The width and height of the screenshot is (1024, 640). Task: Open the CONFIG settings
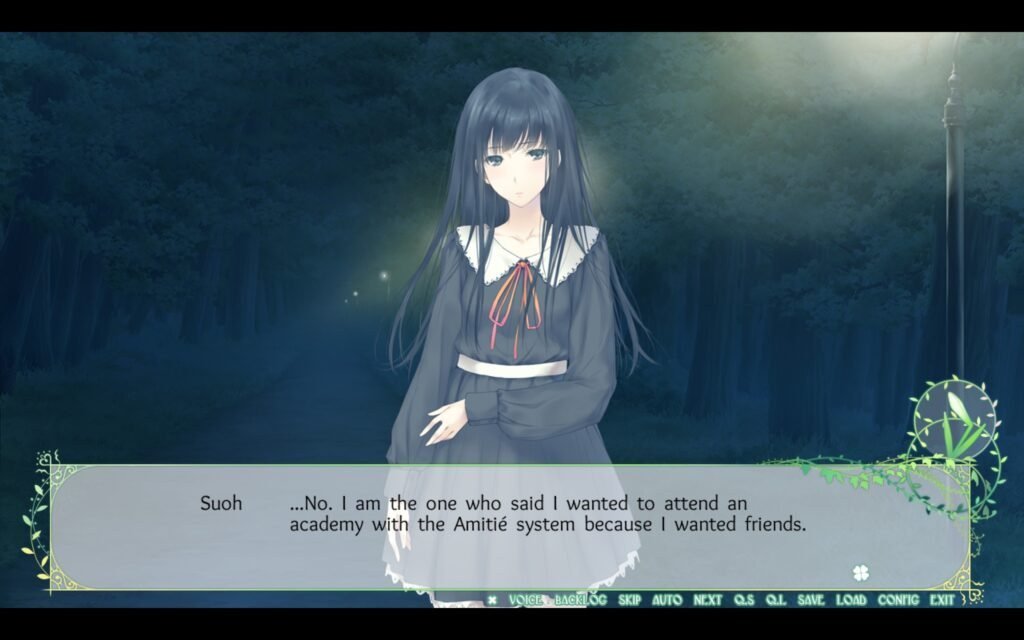(898, 600)
